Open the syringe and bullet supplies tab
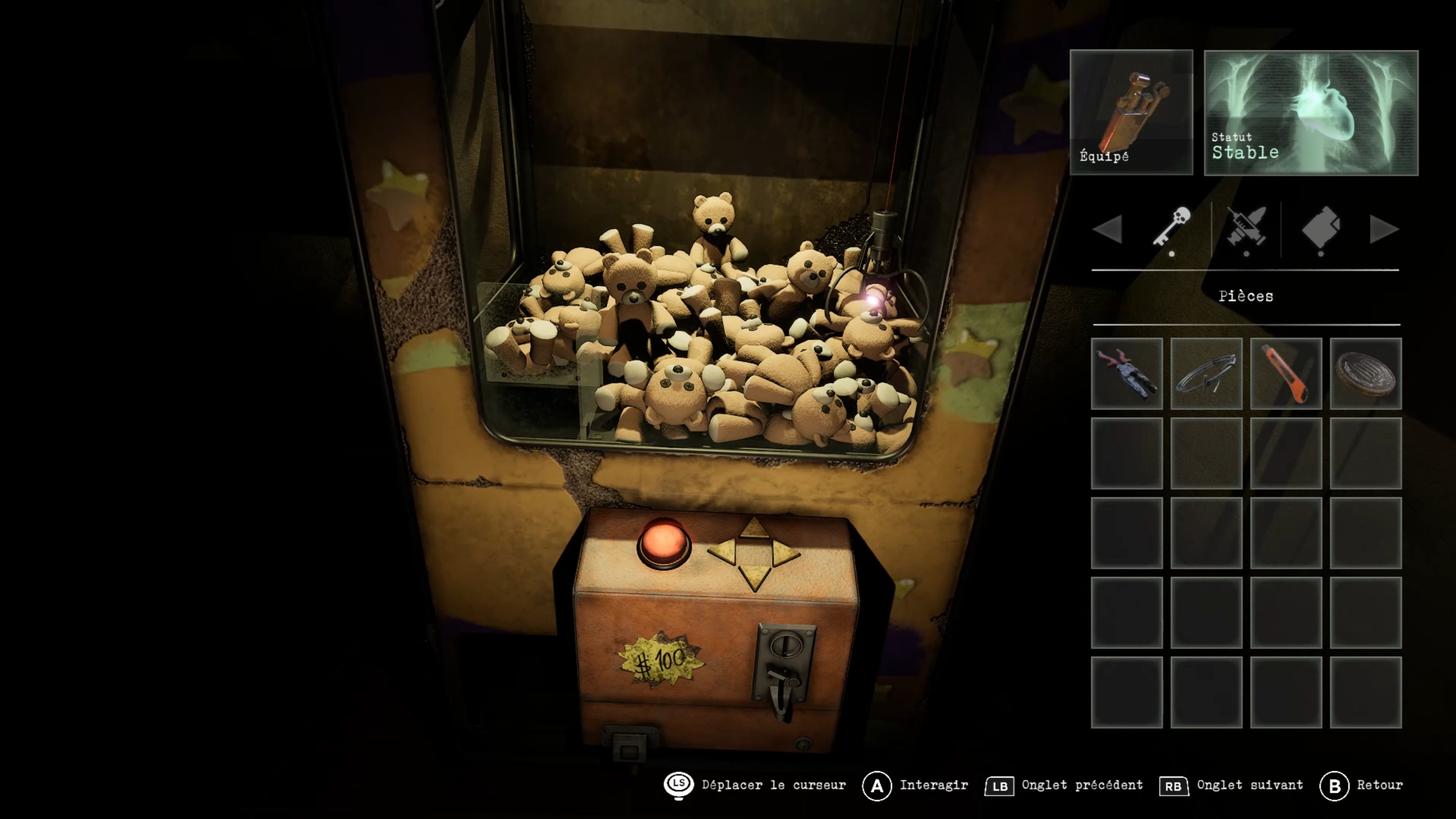 (1246, 229)
